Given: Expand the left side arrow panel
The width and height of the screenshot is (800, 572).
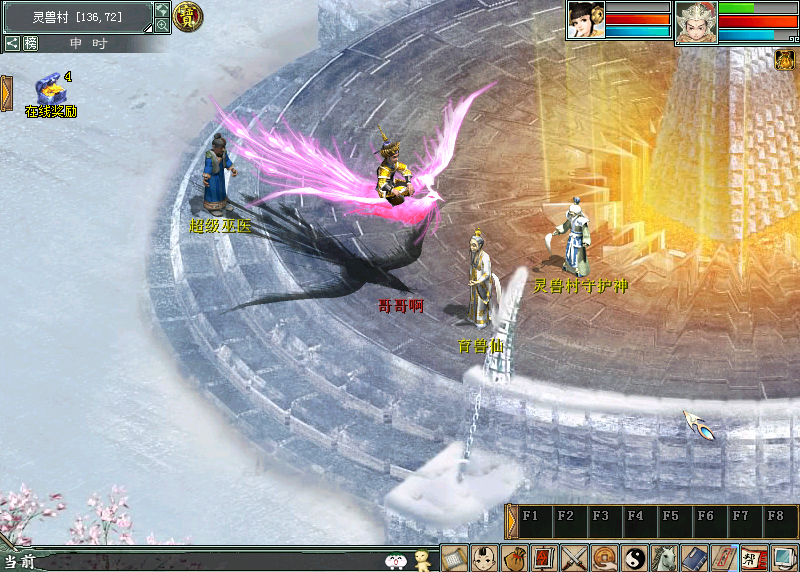Looking at the screenshot, I should coord(6,92).
